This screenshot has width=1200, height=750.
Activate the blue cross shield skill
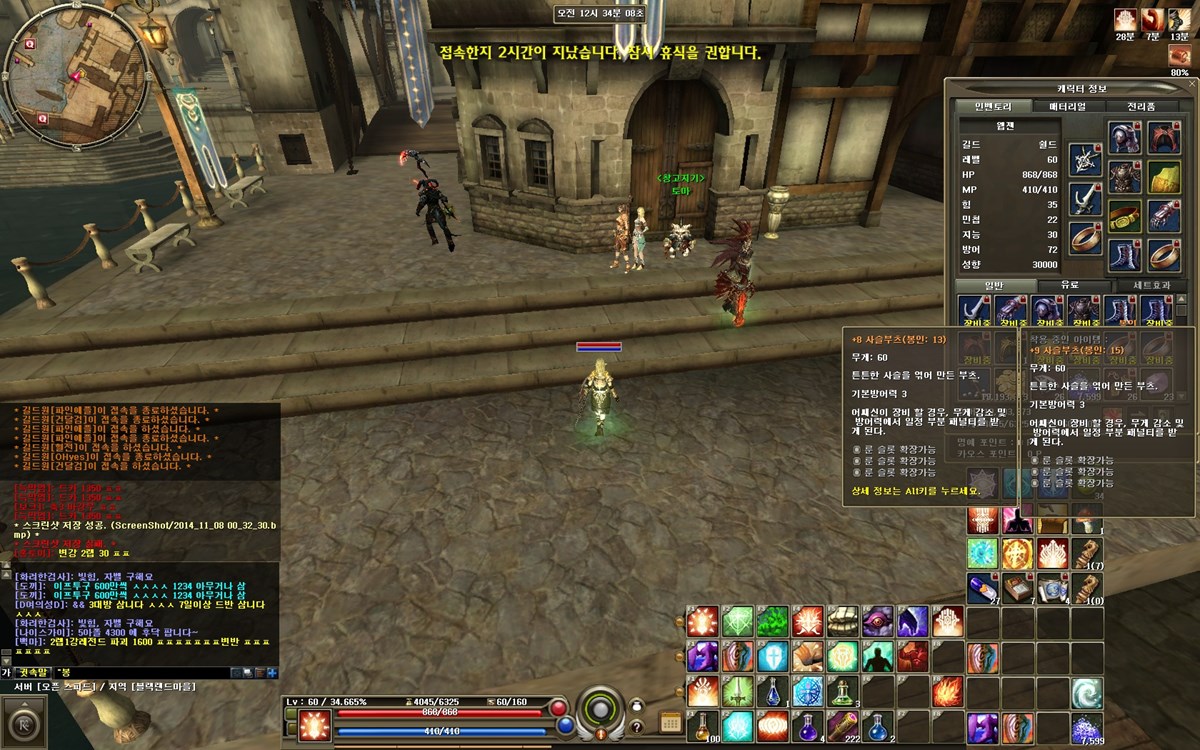pyautogui.click(x=773, y=657)
